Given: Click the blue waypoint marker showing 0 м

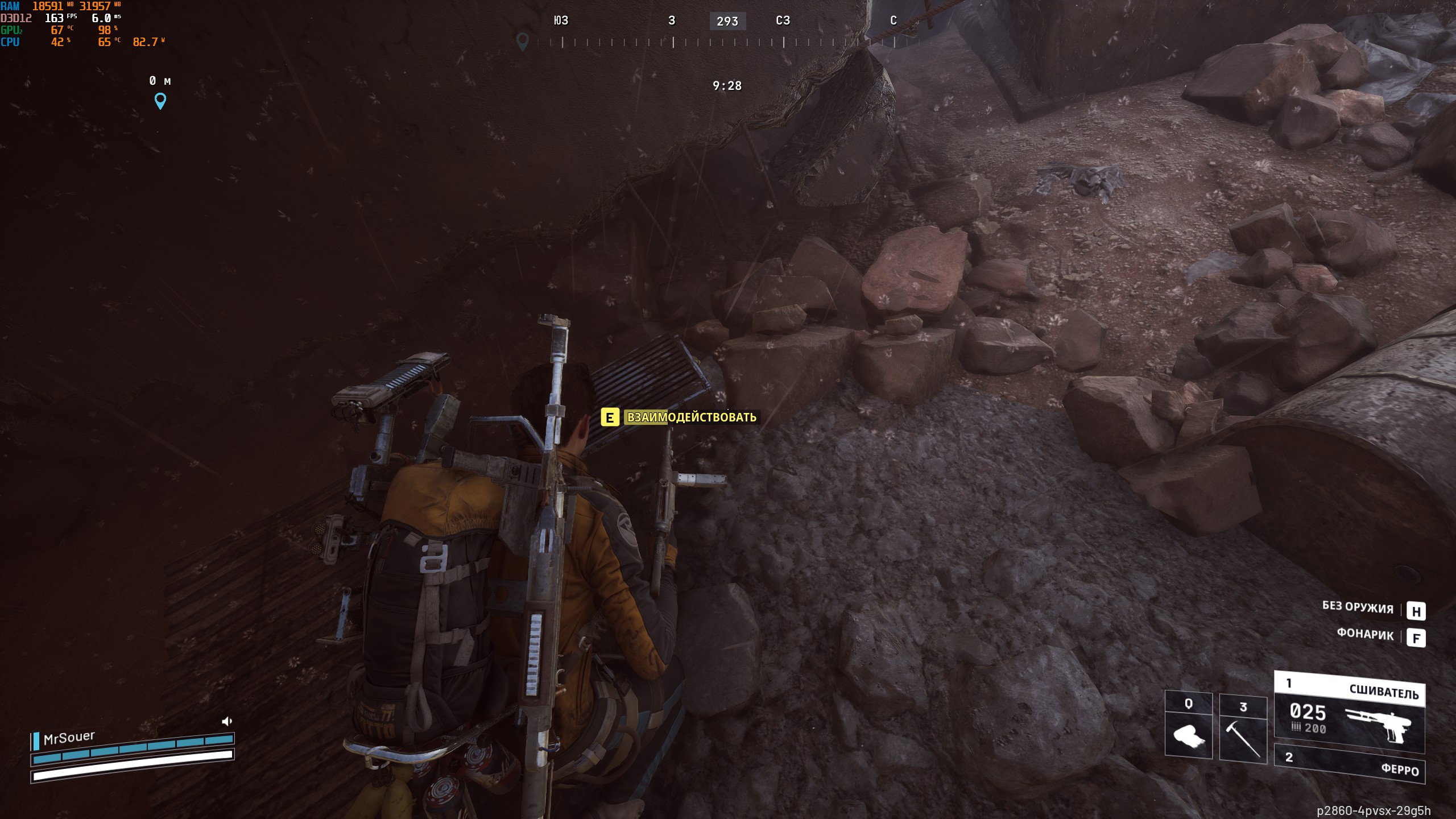Looking at the screenshot, I should click(160, 101).
